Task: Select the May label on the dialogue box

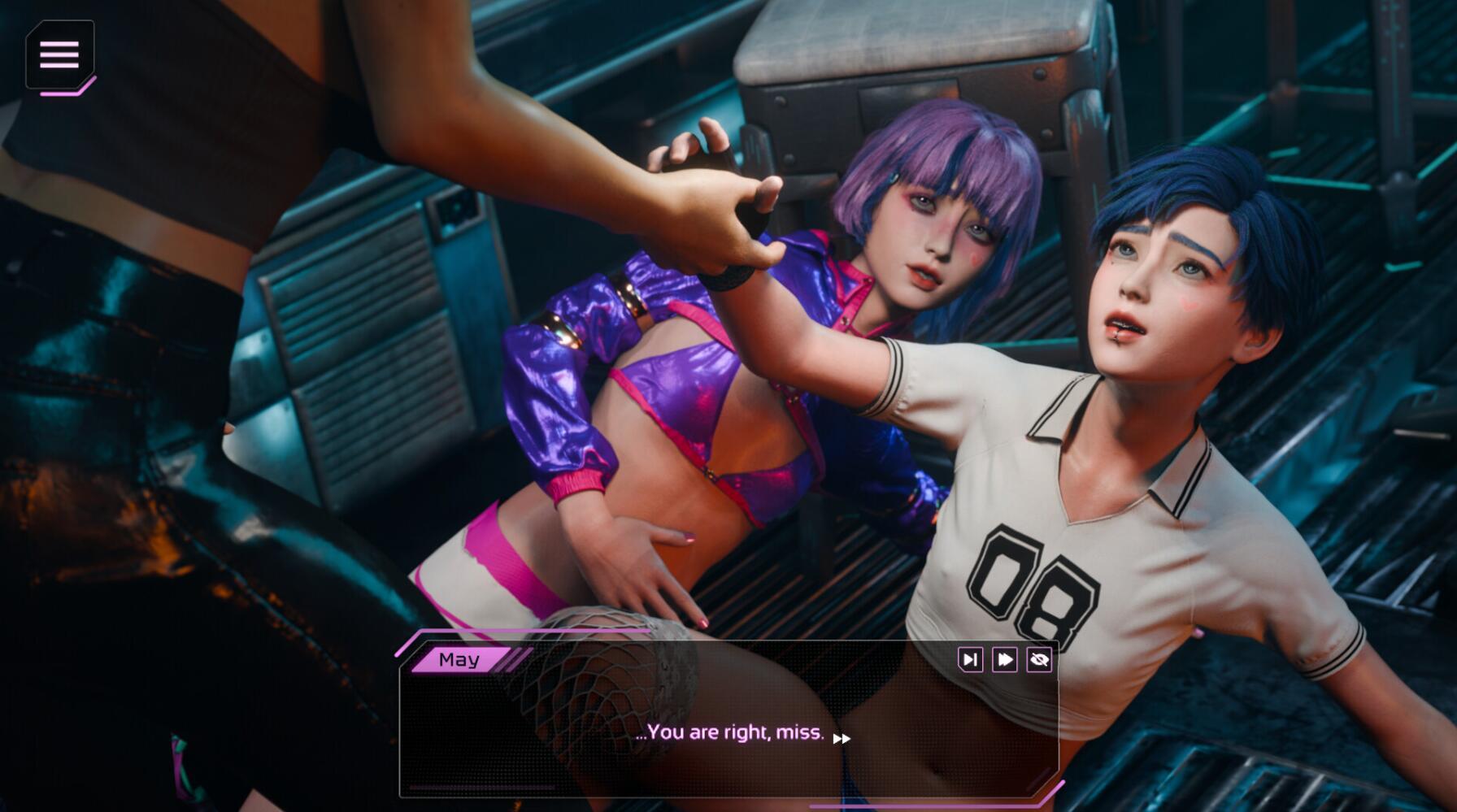Action: [x=459, y=658]
